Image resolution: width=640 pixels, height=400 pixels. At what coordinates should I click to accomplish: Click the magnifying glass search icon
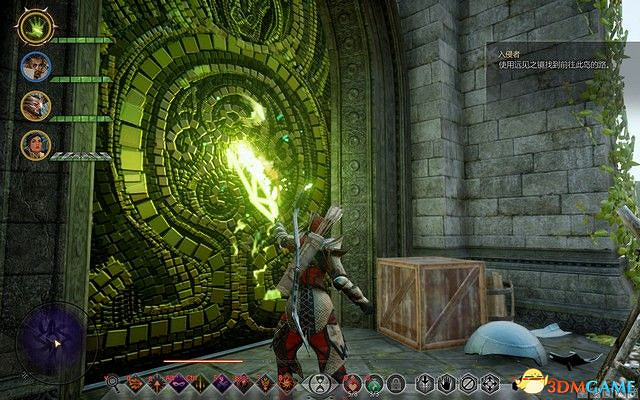113,383
